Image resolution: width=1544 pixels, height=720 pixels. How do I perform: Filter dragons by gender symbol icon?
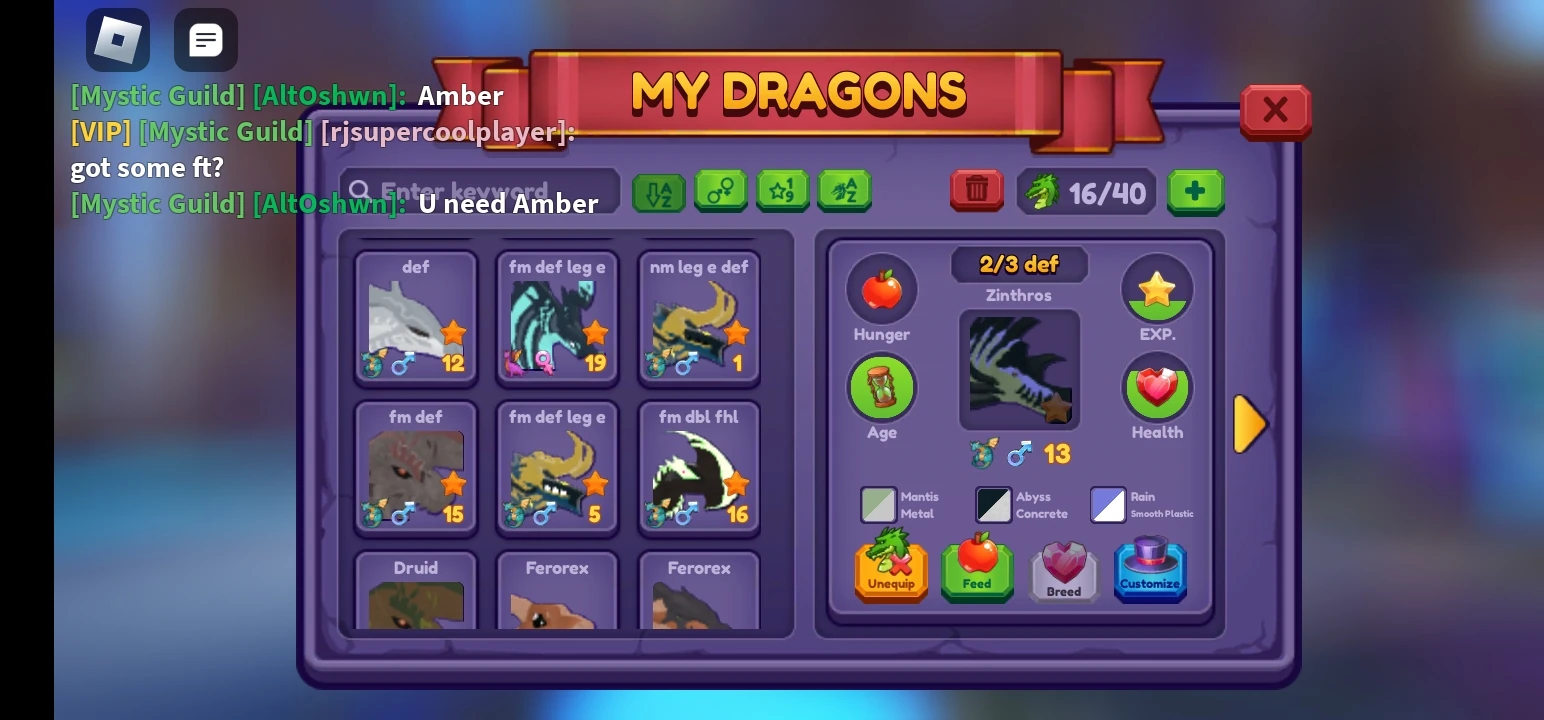coord(721,191)
